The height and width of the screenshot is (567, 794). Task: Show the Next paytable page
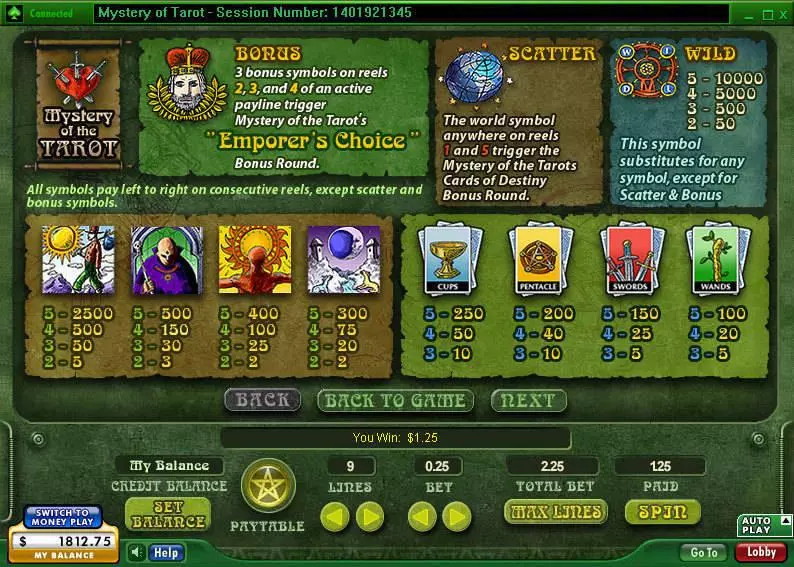pos(527,401)
